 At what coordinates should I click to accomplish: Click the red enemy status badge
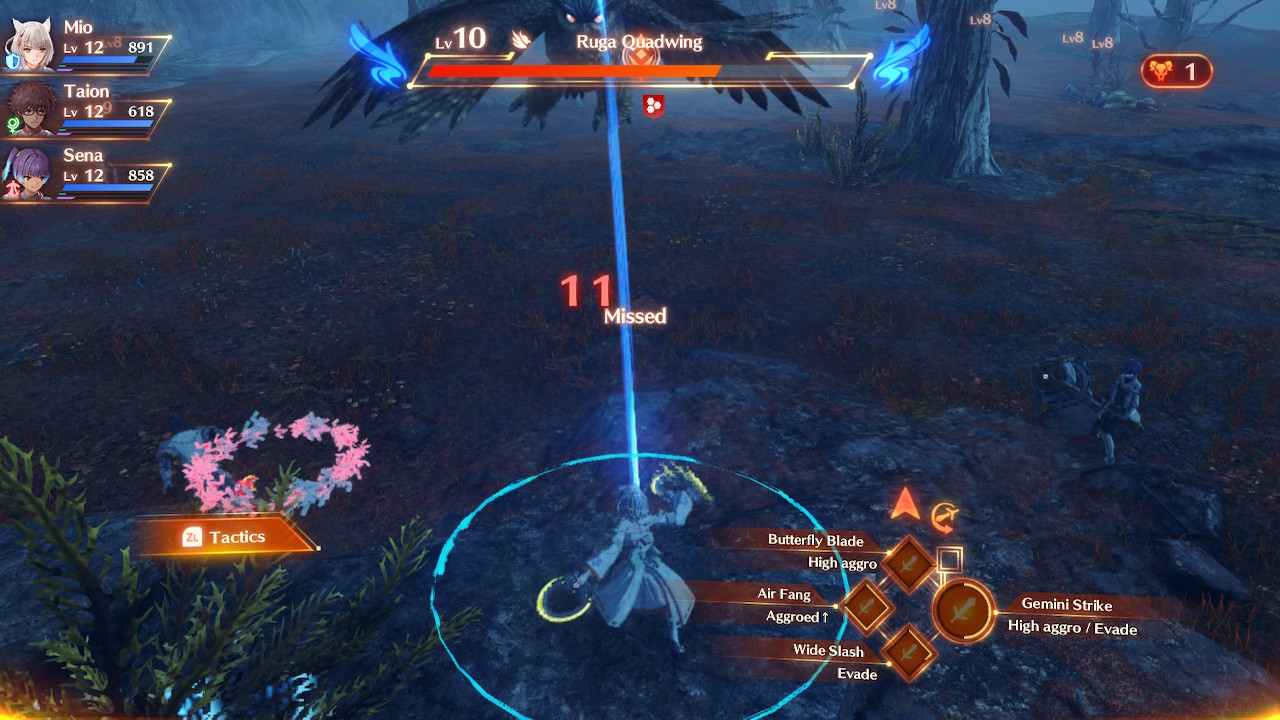[653, 106]
